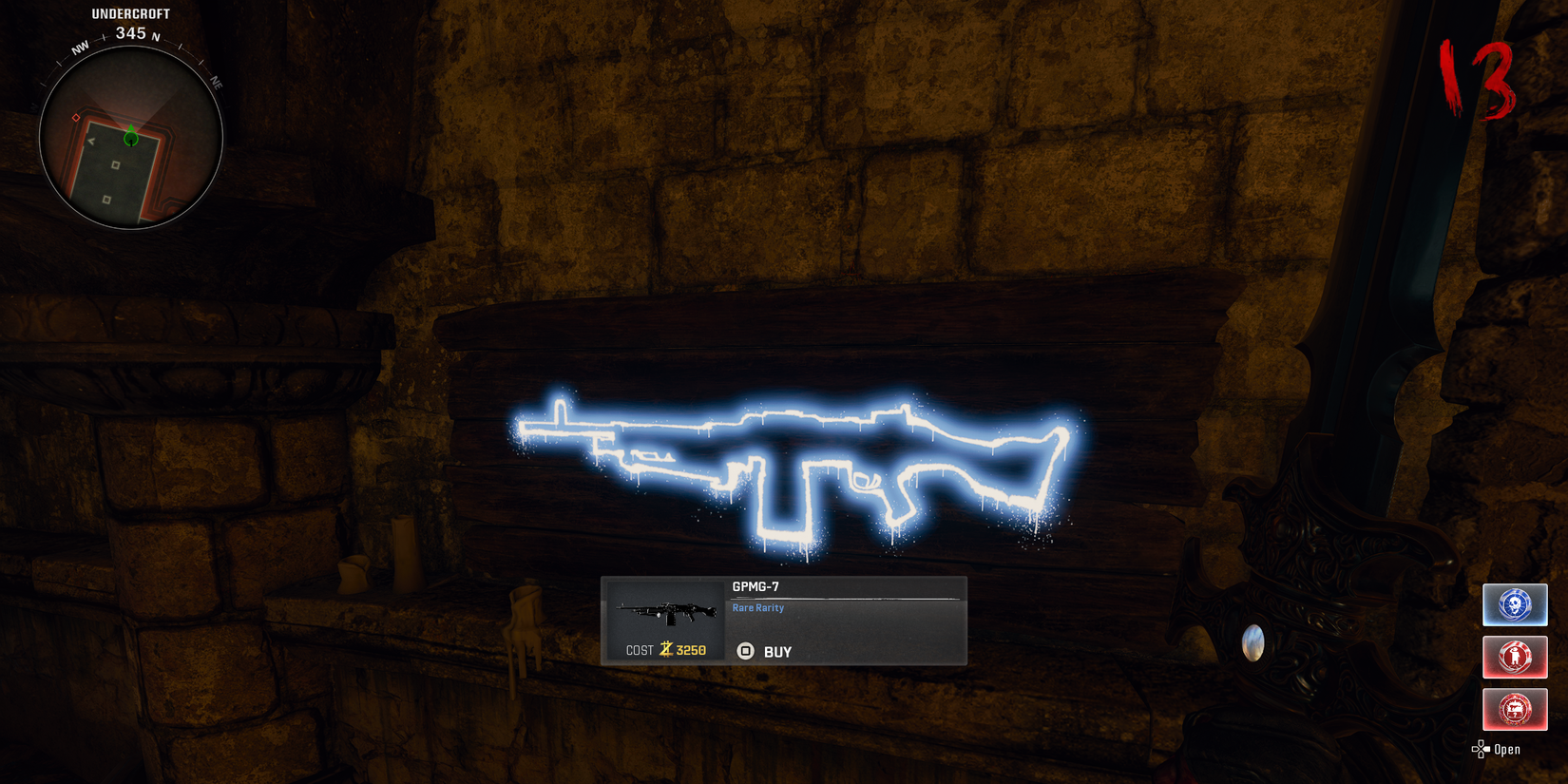Click the COST 3250 price display
The image size is (1568, 784).
[665, 648]
